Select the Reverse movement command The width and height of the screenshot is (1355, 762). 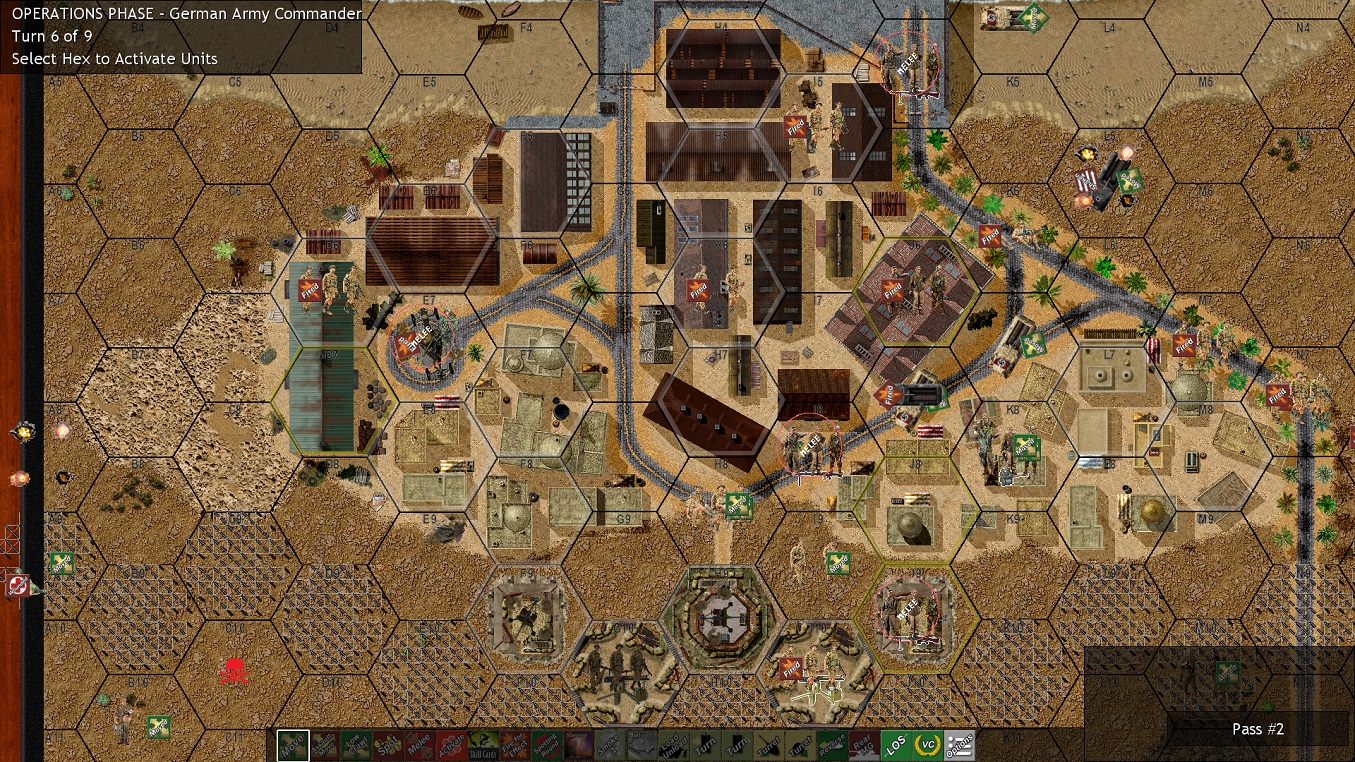tap(830, 745)
